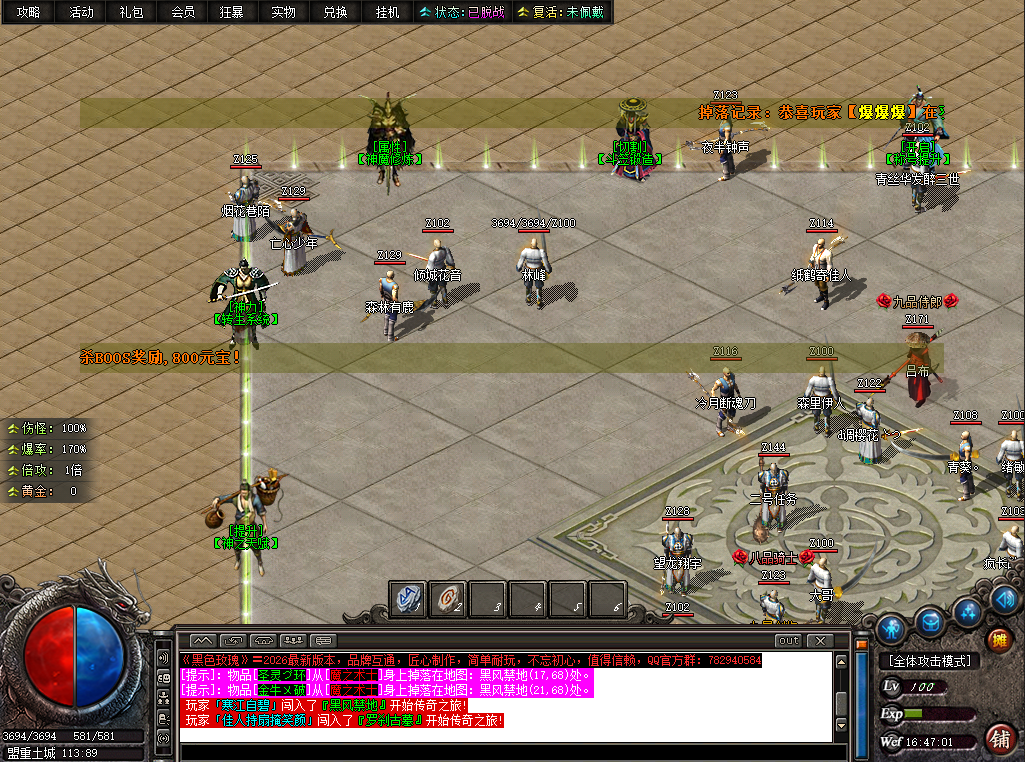Screen dimensions: 1025x762
Task: Open the 摊 stall button
Action: (x=998, y=640)
